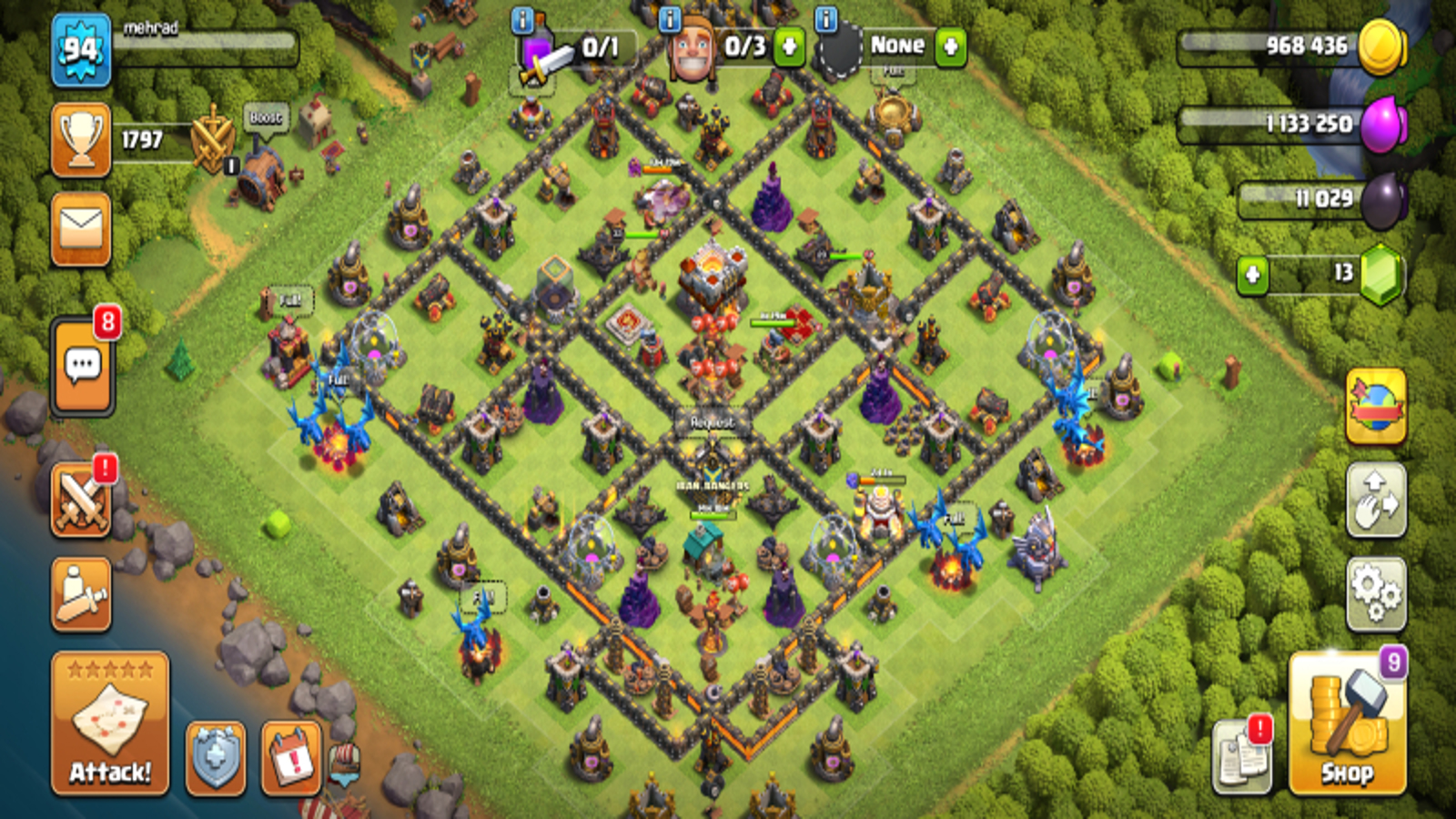1456x819 pixels.
Task: Add a builder with the green plus
Action: click(x=789, y=46)
